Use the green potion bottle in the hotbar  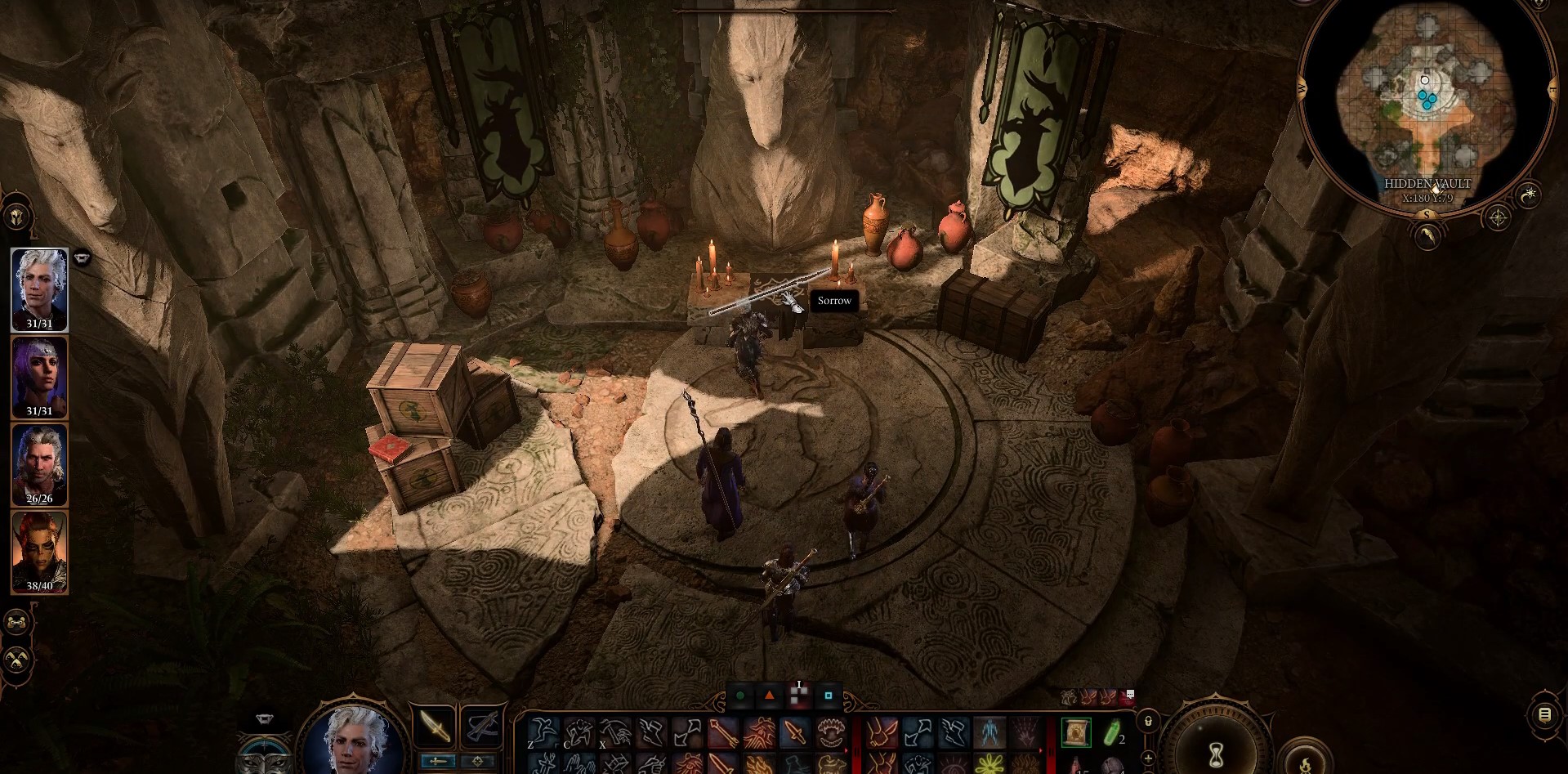click(x=1111, y=733)
